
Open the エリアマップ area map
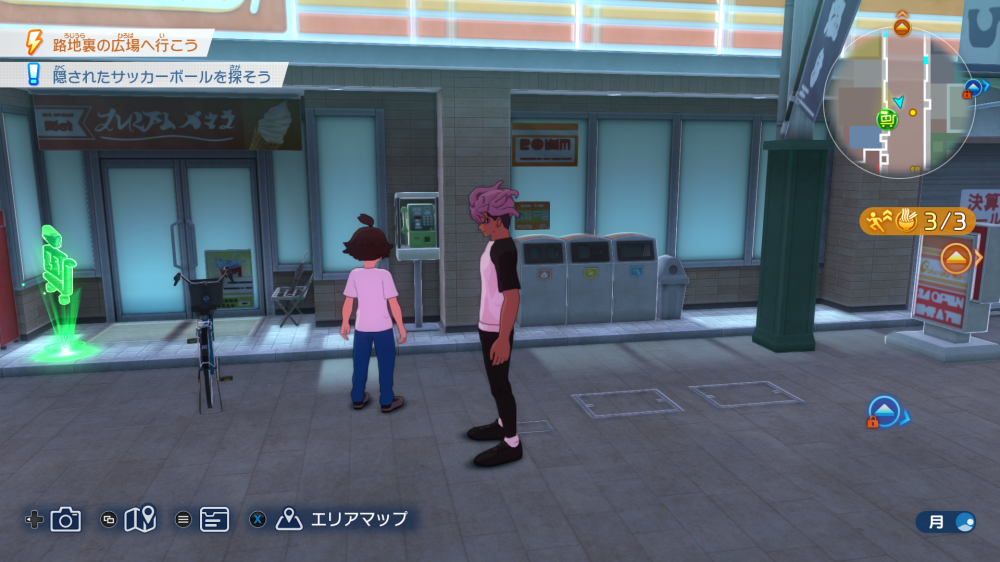pos(345,519)
